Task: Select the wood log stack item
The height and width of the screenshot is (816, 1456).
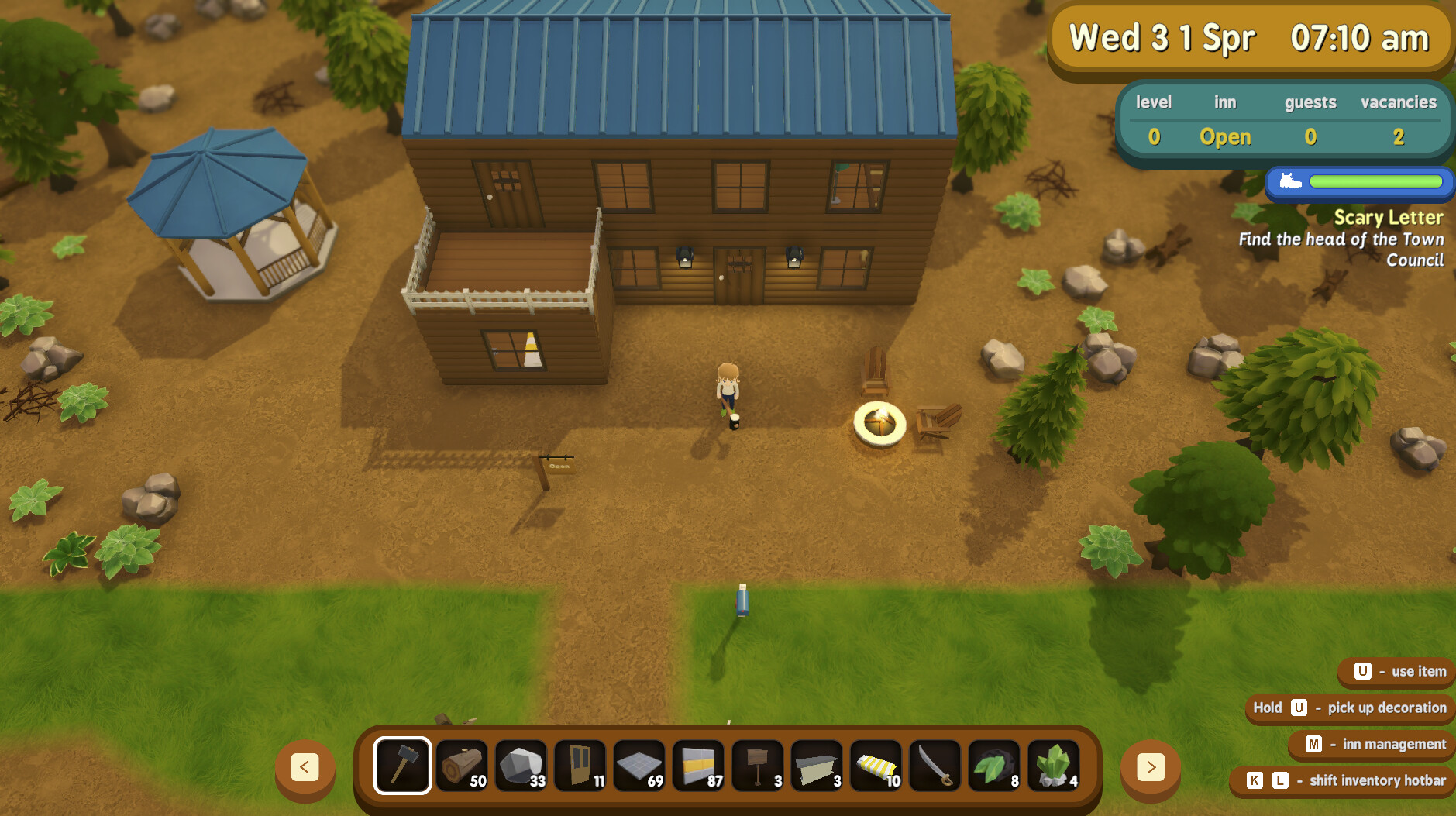Action: pyautogui.click(x=461, y=766)
